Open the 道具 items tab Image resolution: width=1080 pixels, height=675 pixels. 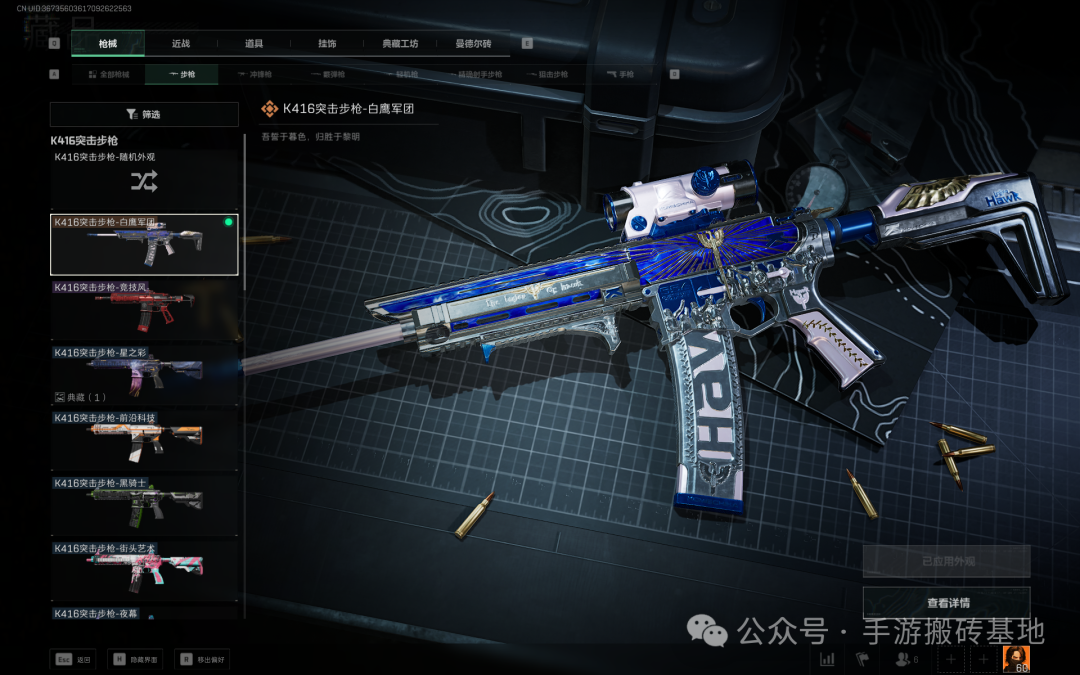(254, 44)
